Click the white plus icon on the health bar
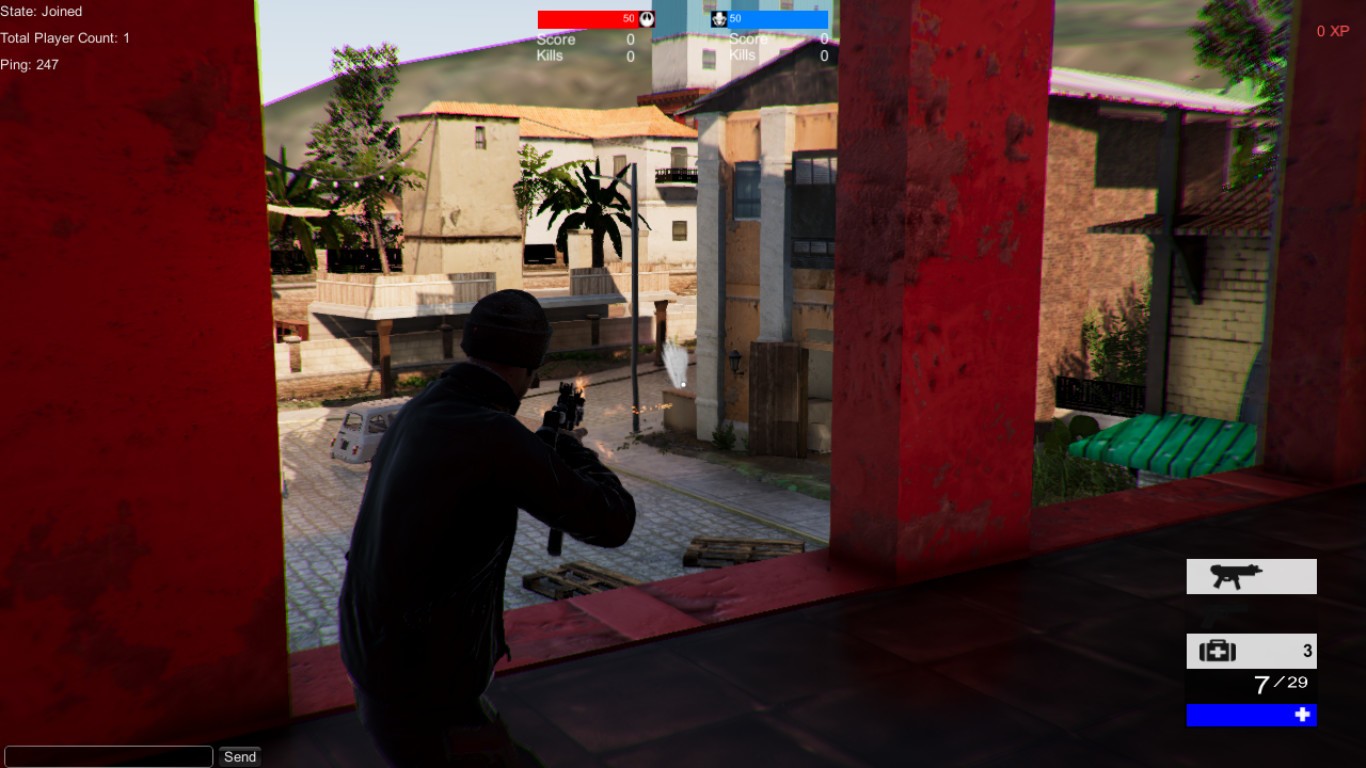The image size is (1366, 768). (1301, 715)
